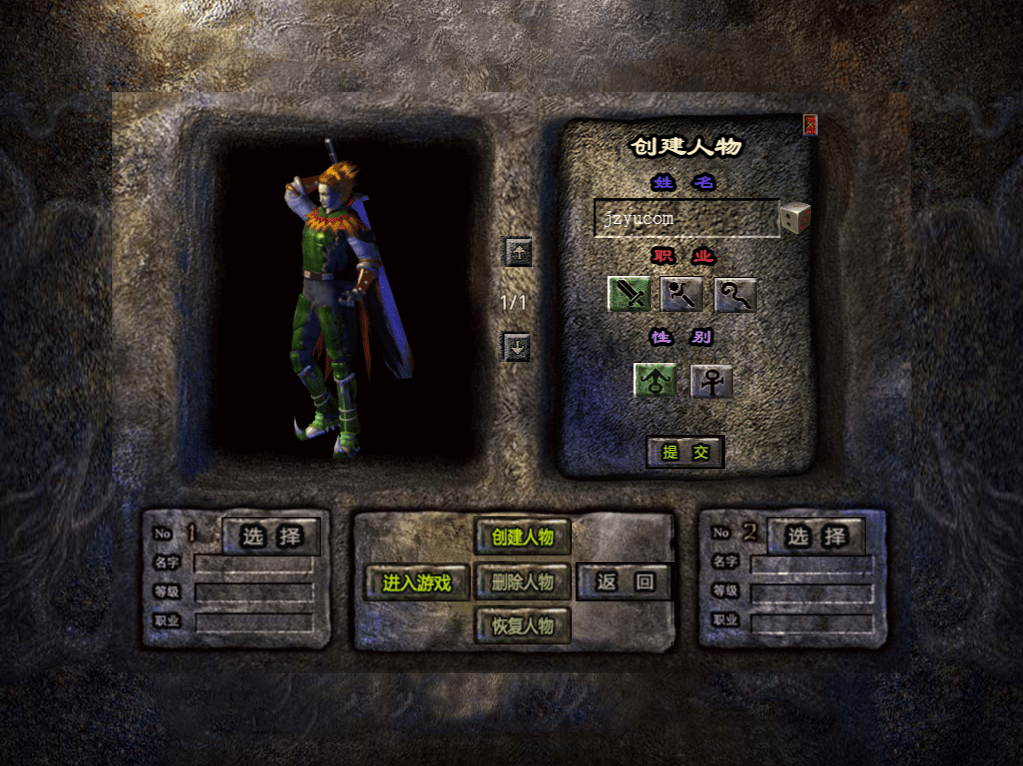Choose the mace-shaped mage class icon

pos(682,294)
